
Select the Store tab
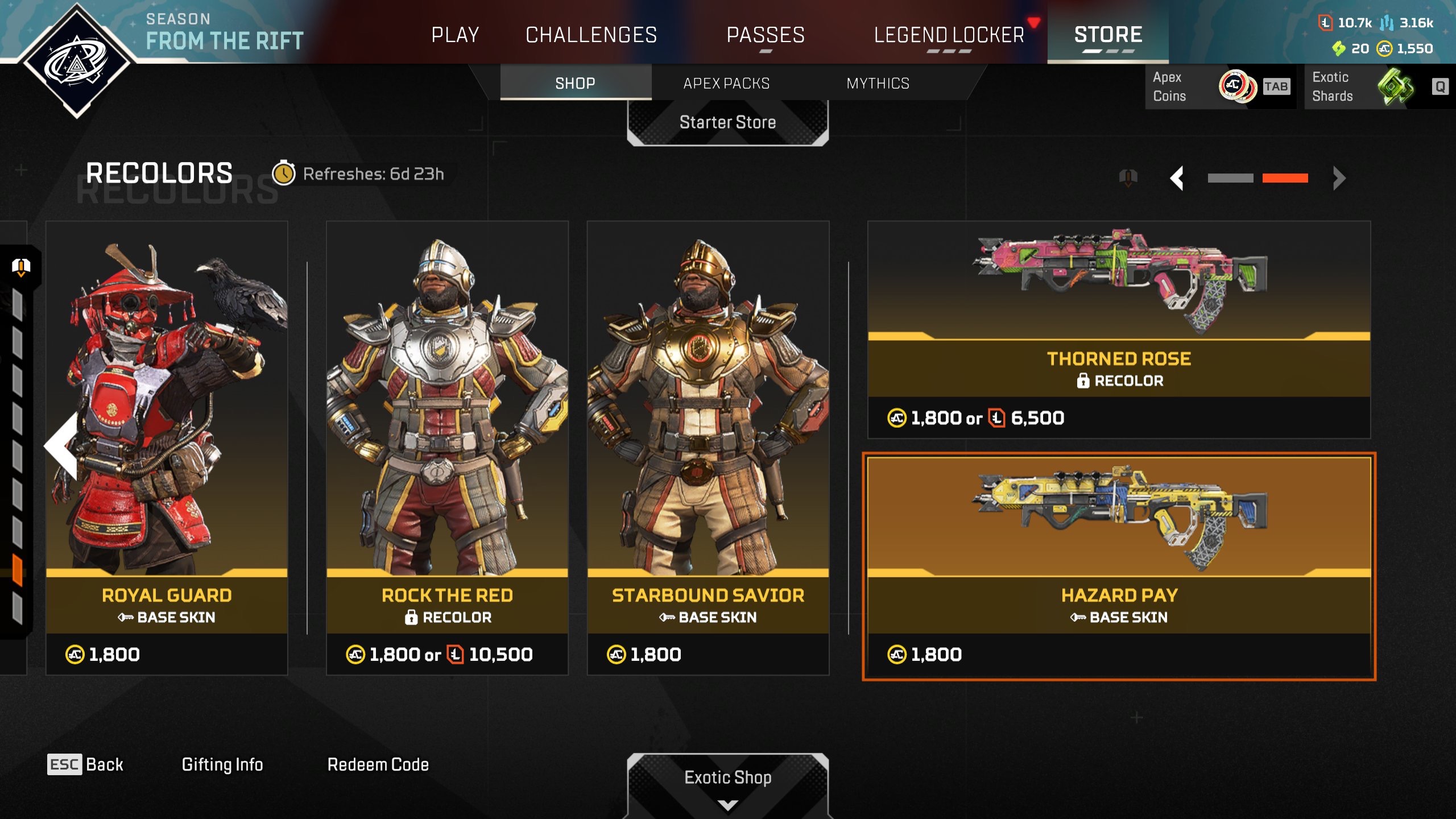click(1108, 35)
